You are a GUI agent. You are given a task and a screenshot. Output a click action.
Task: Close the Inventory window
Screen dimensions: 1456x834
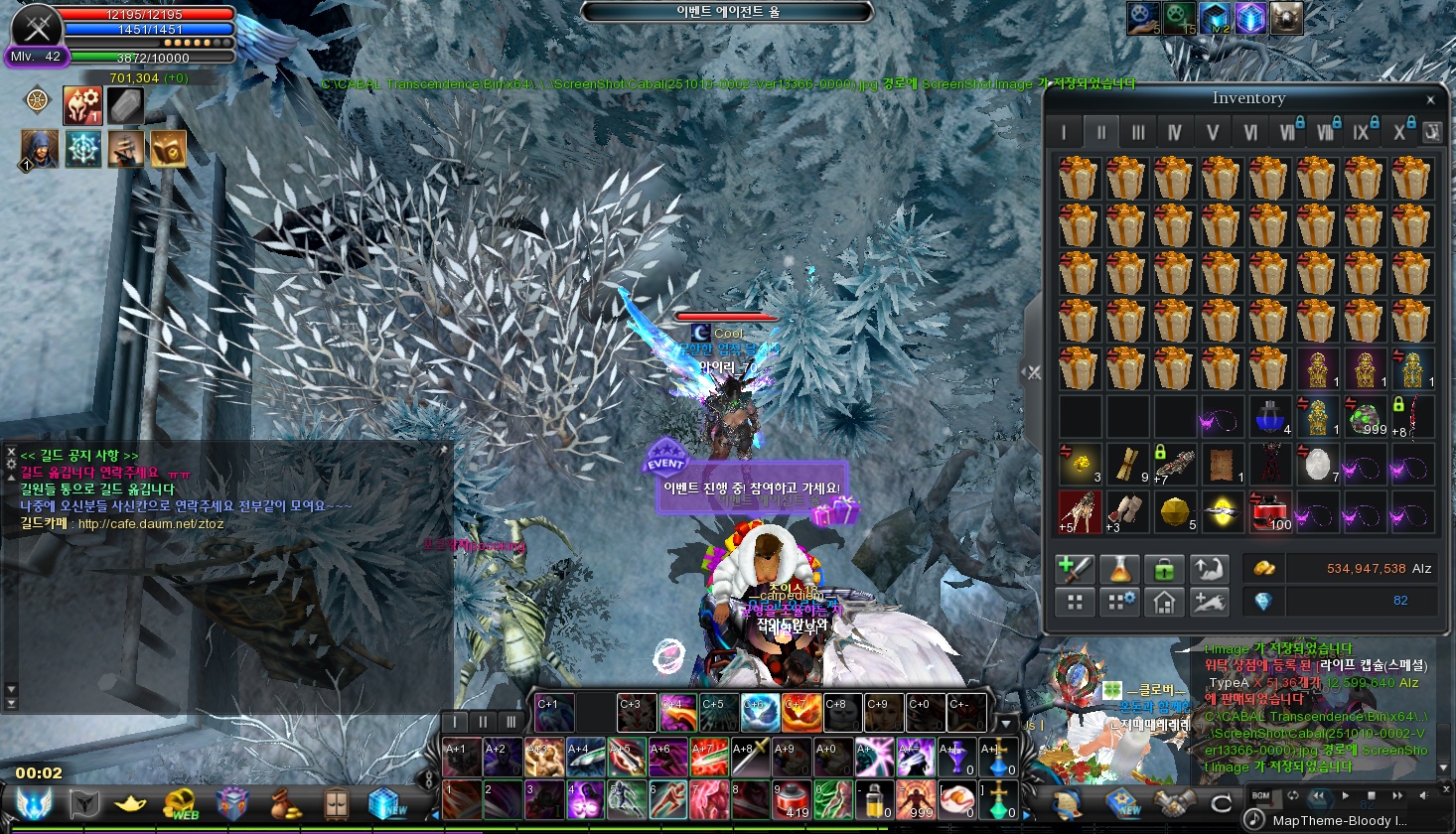pyautogui.click(x=1430, y=99)
